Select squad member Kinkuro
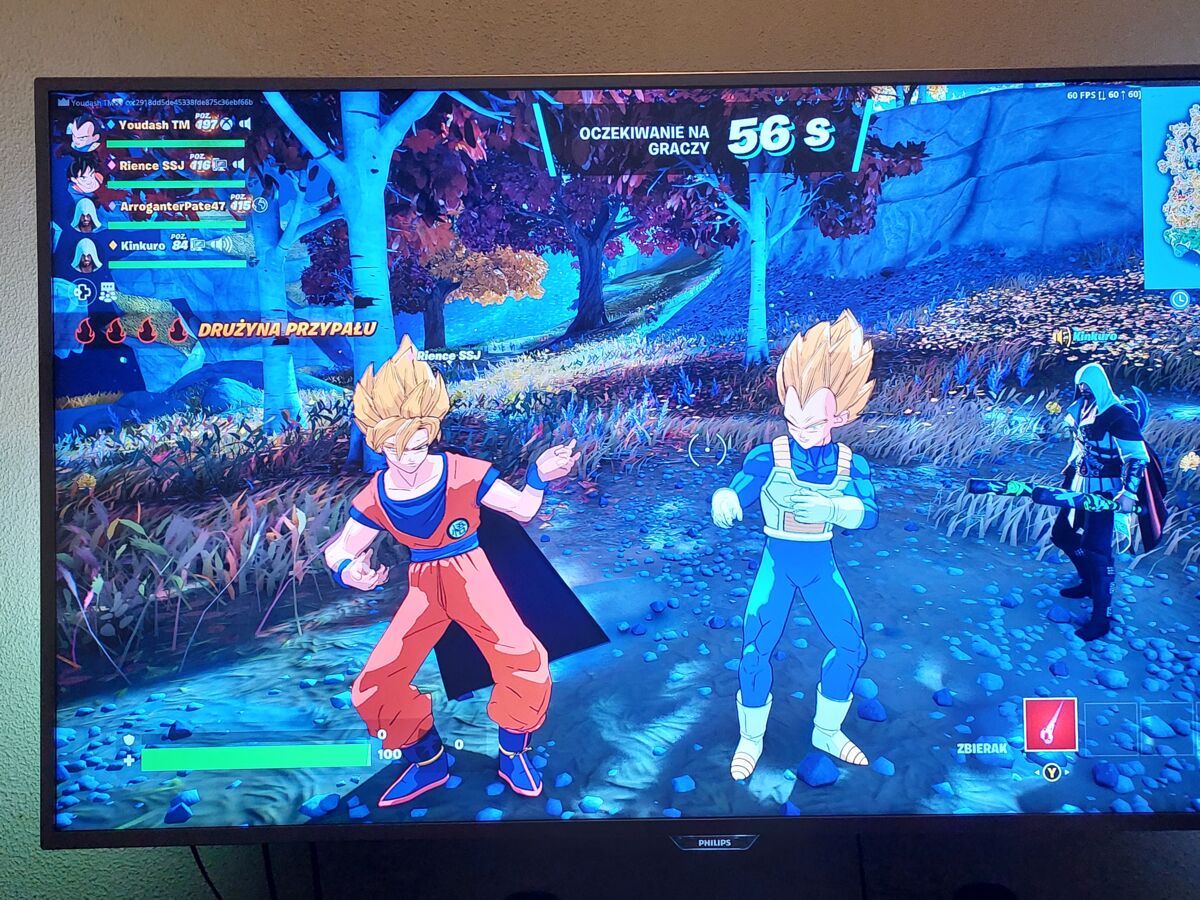Image resolution: width=1200 pixels, height=900 pixels. tap(142, 245)
